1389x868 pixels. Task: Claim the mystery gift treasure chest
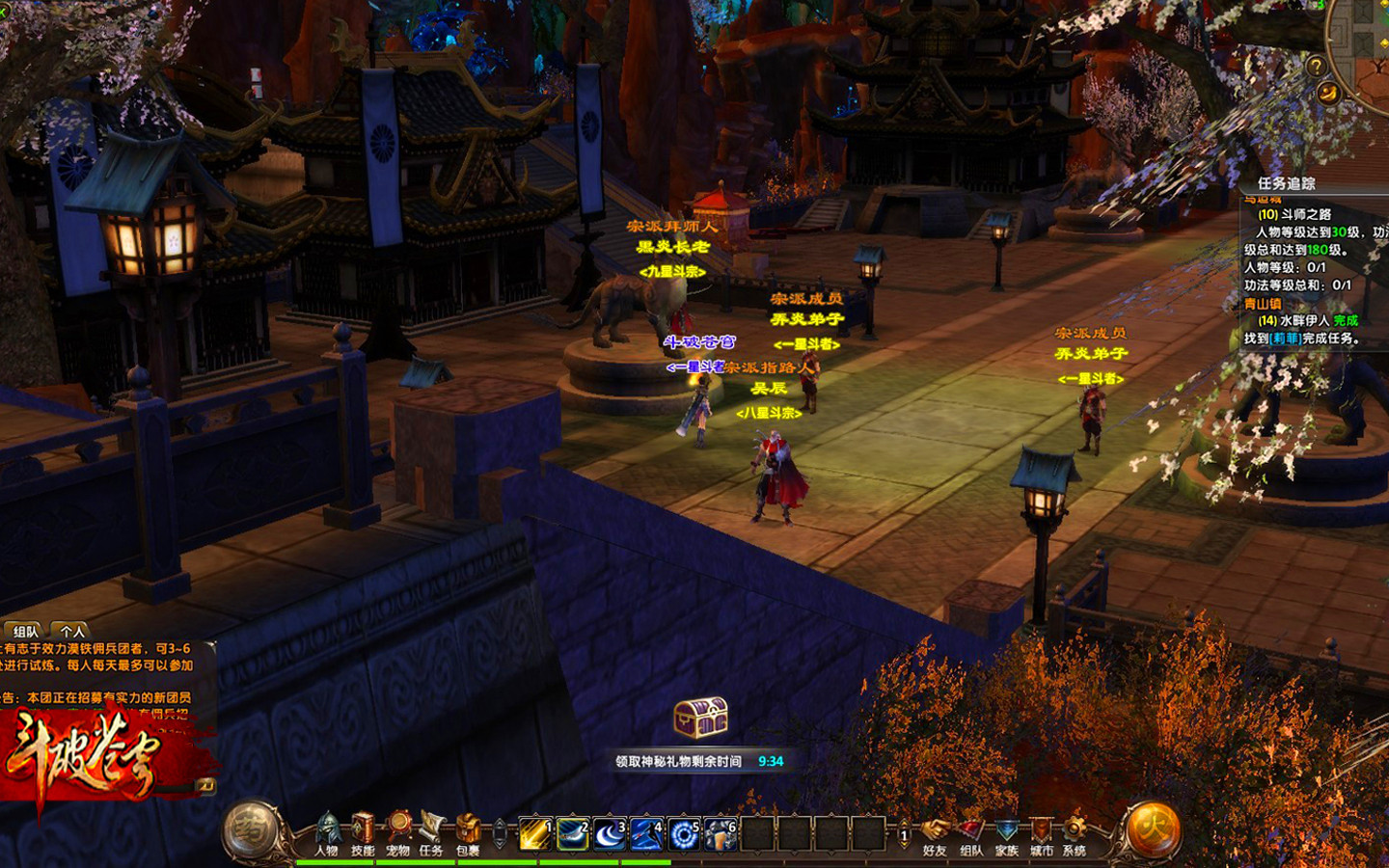tap(700, 718)
